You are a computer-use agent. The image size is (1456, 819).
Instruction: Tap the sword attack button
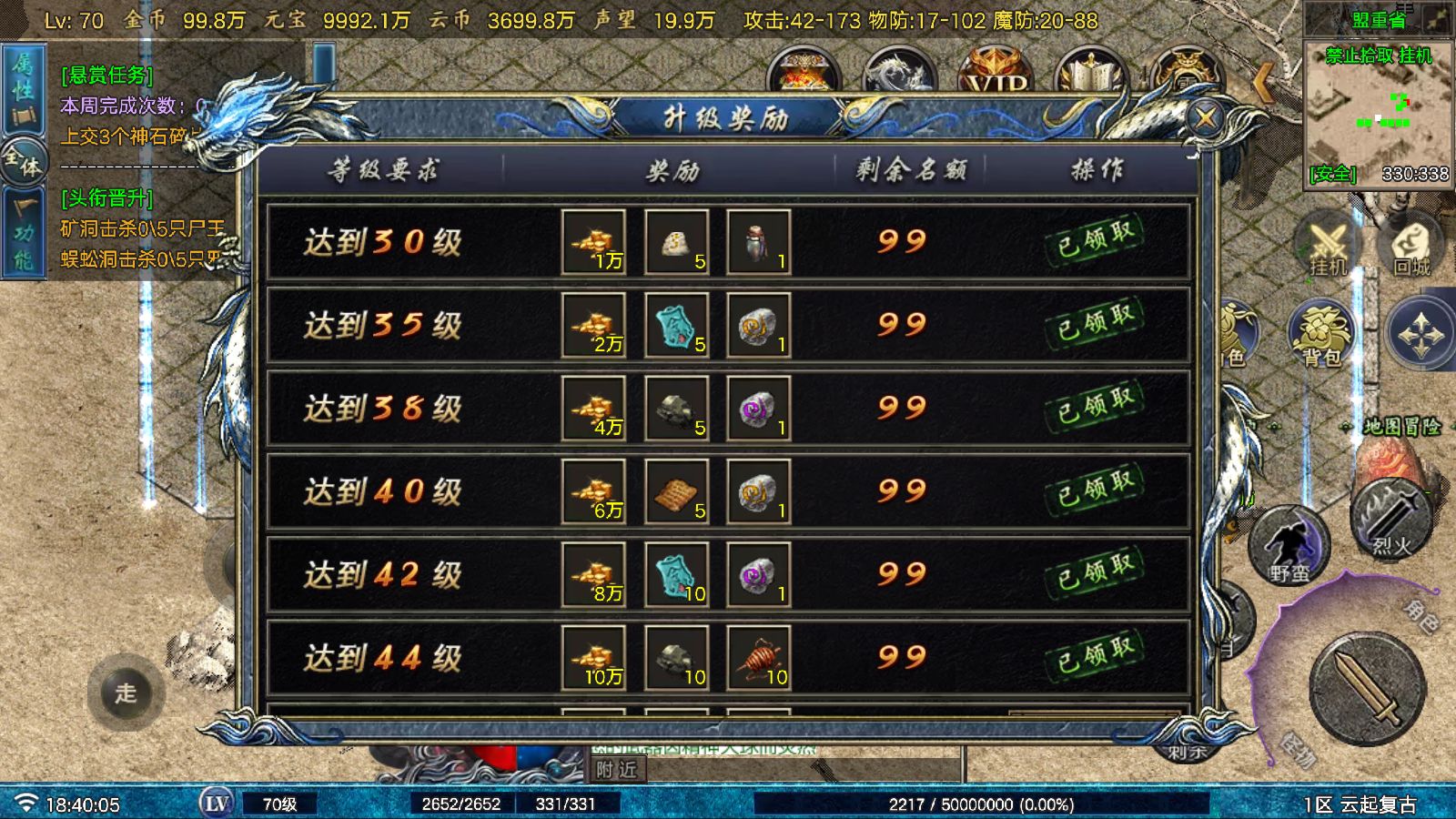(x=1367, y=689)
